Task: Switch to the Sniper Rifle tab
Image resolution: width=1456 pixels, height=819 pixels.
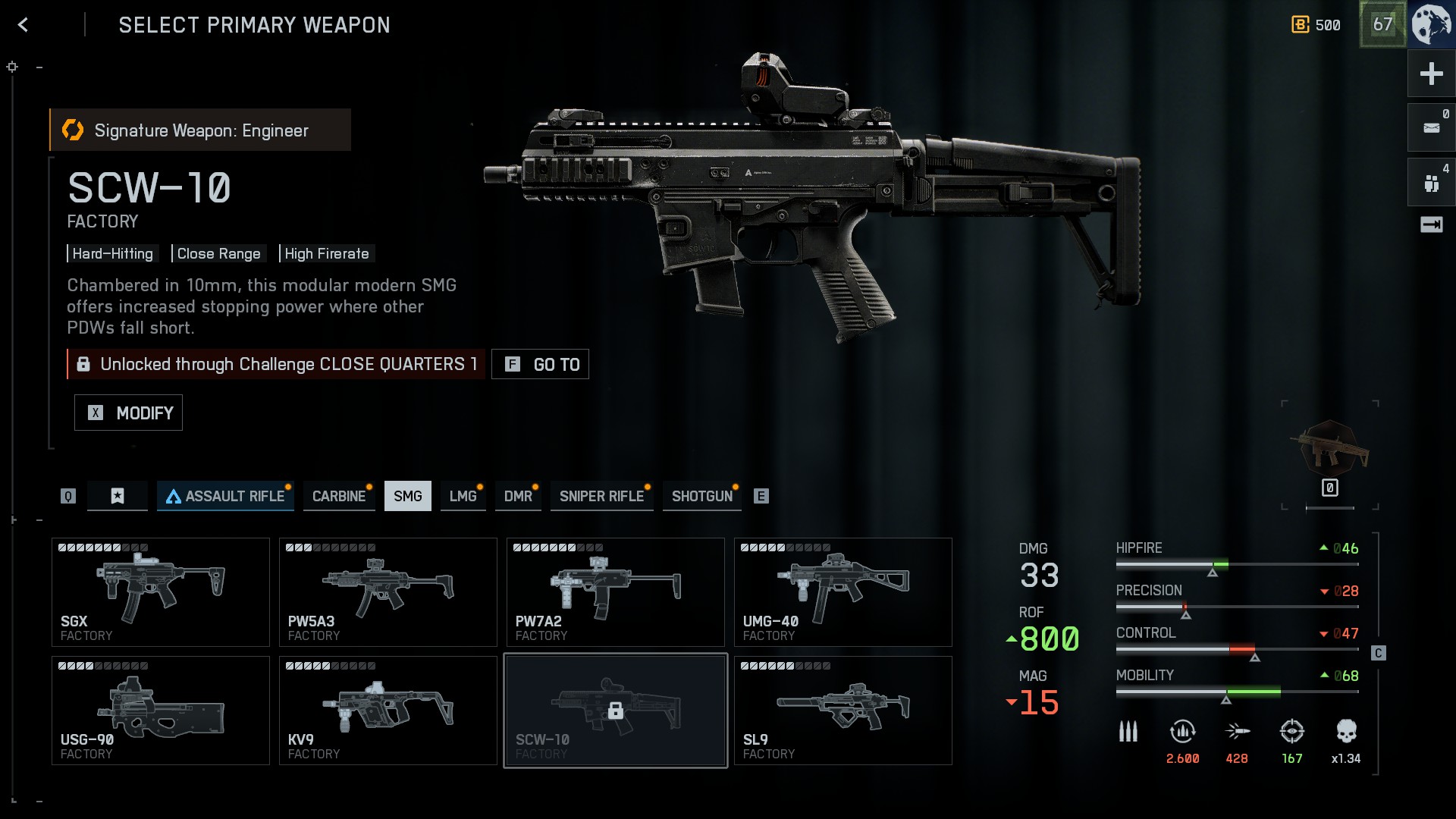Action: pos(601,496)
